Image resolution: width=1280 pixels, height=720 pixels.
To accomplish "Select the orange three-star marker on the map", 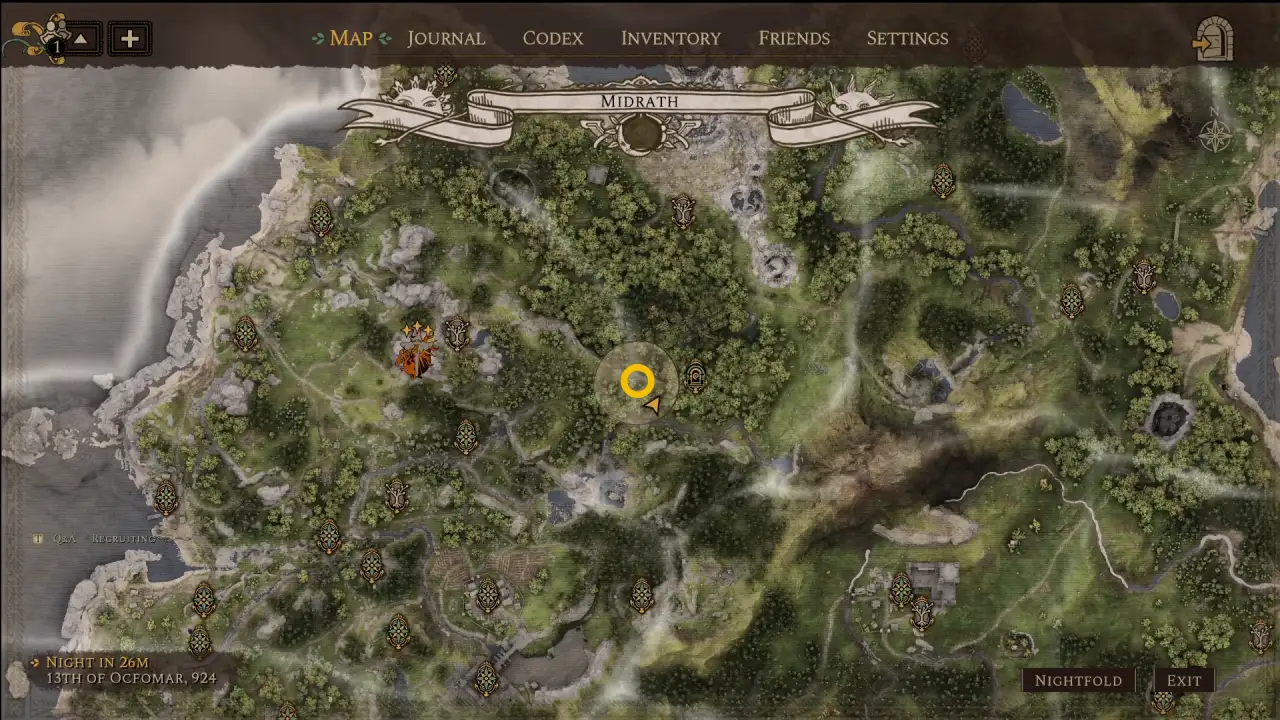I will click(414, 352).
